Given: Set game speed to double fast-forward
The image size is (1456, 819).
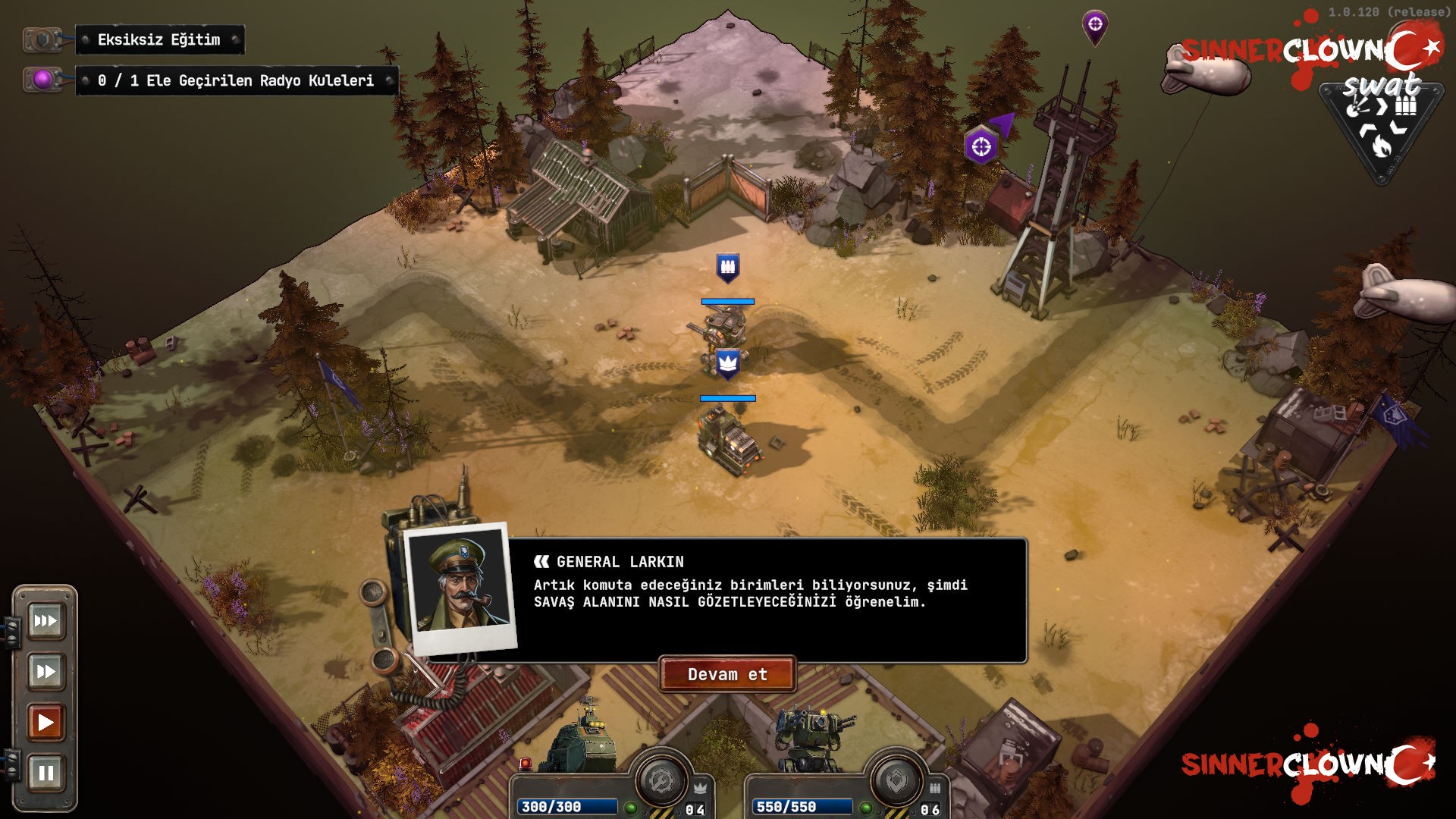Looking at the screenshot, I should pos(45,671).
